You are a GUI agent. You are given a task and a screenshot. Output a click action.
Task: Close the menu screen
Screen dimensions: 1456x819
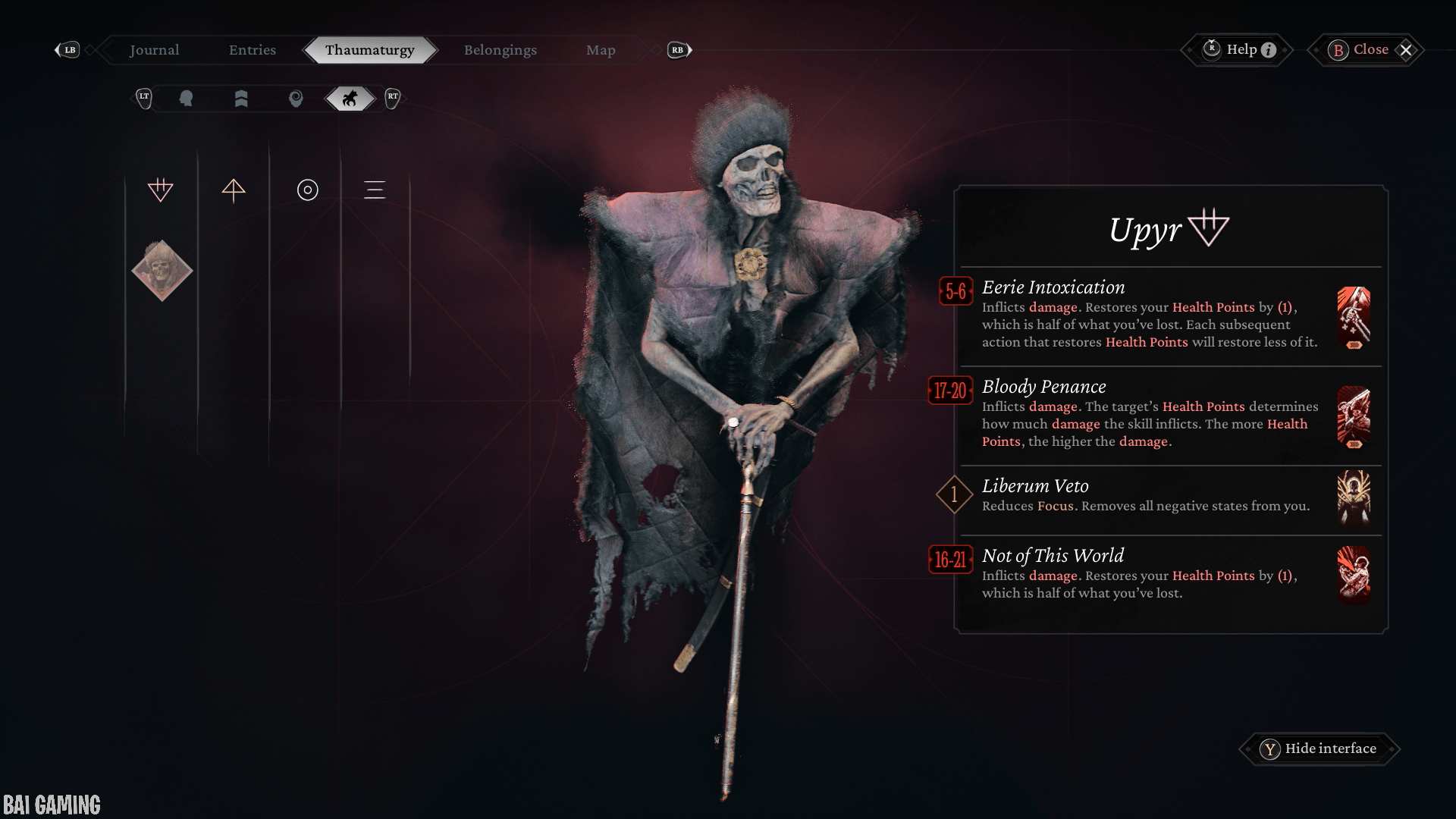tap(1369, 50)
